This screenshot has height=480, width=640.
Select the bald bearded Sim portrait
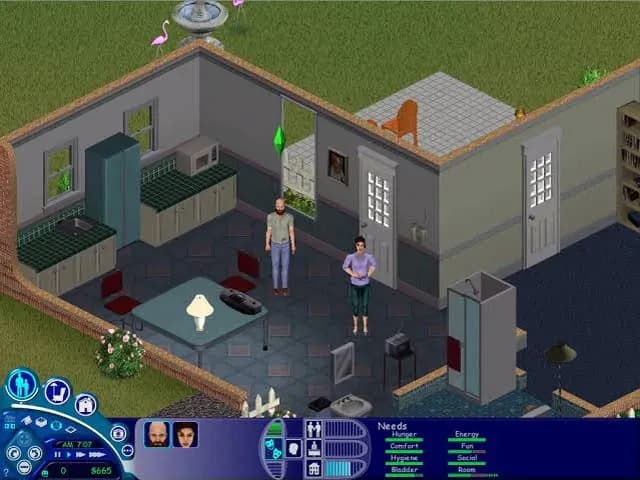(156, 434)
